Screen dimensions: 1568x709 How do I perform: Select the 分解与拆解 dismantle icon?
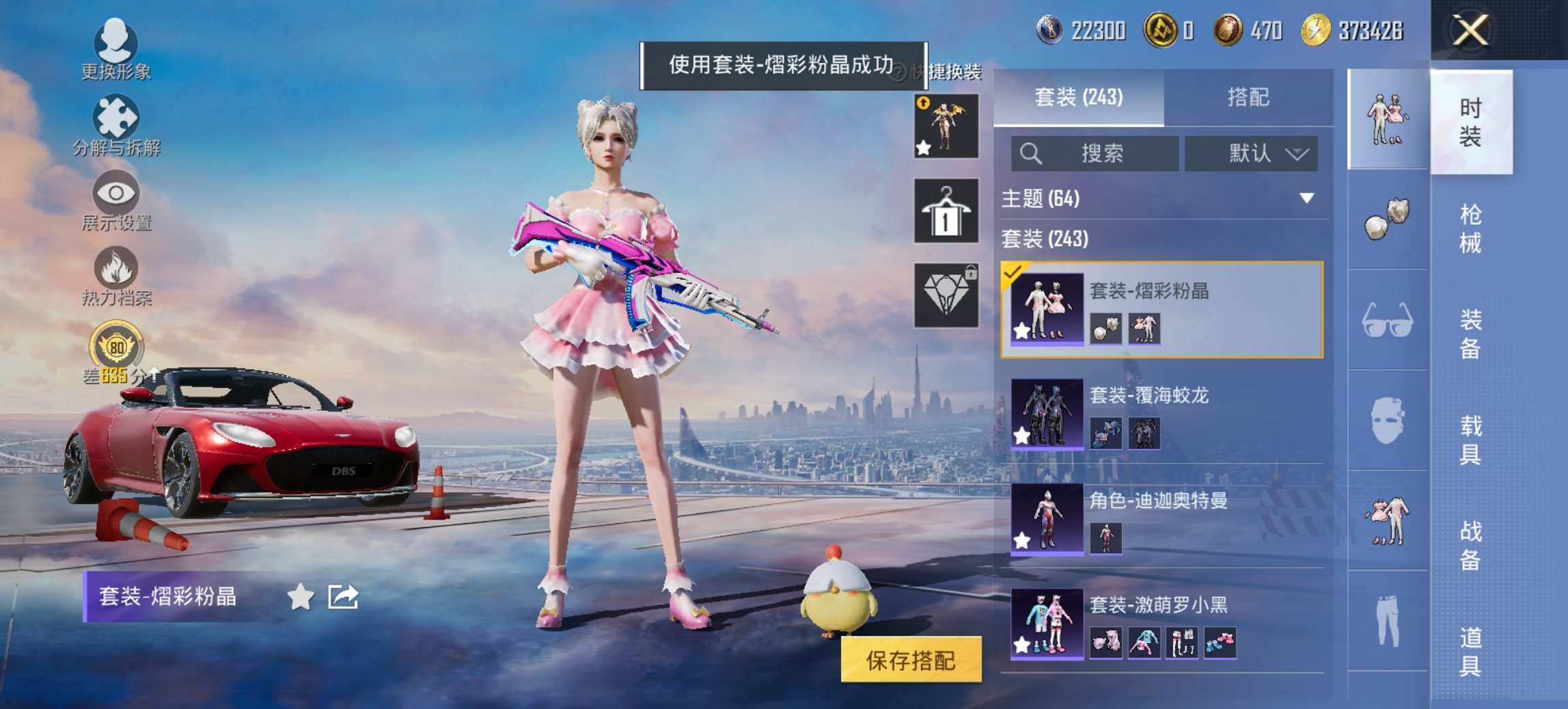115,118
